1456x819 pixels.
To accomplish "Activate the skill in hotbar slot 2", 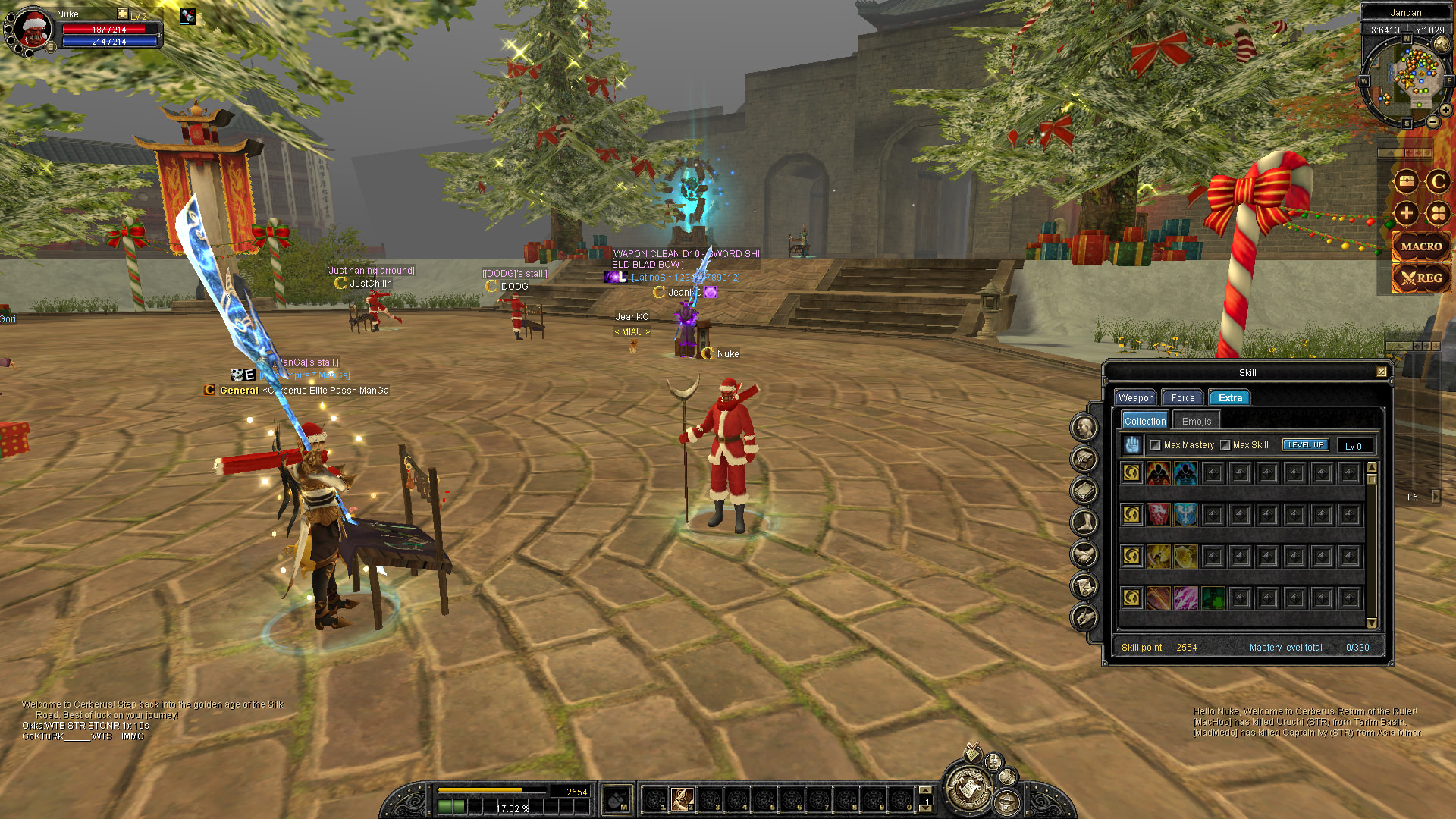I will coord(682,799).
